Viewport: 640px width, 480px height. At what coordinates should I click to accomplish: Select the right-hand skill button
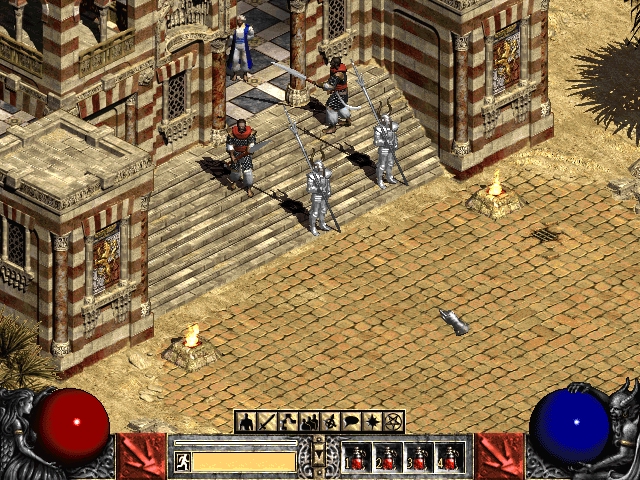tap(499, 457)
